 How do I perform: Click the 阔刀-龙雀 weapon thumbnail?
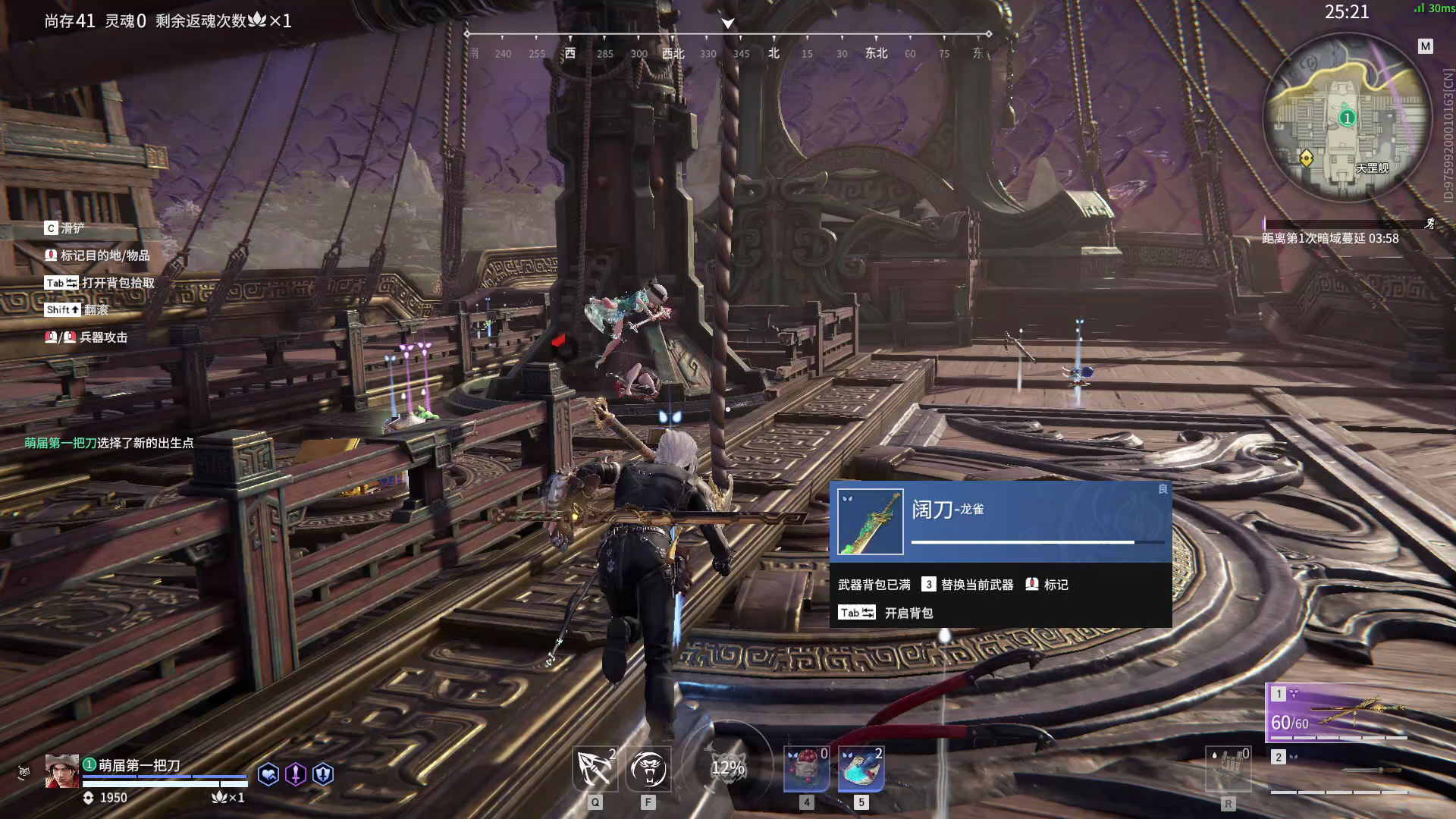tap(870, 522)
